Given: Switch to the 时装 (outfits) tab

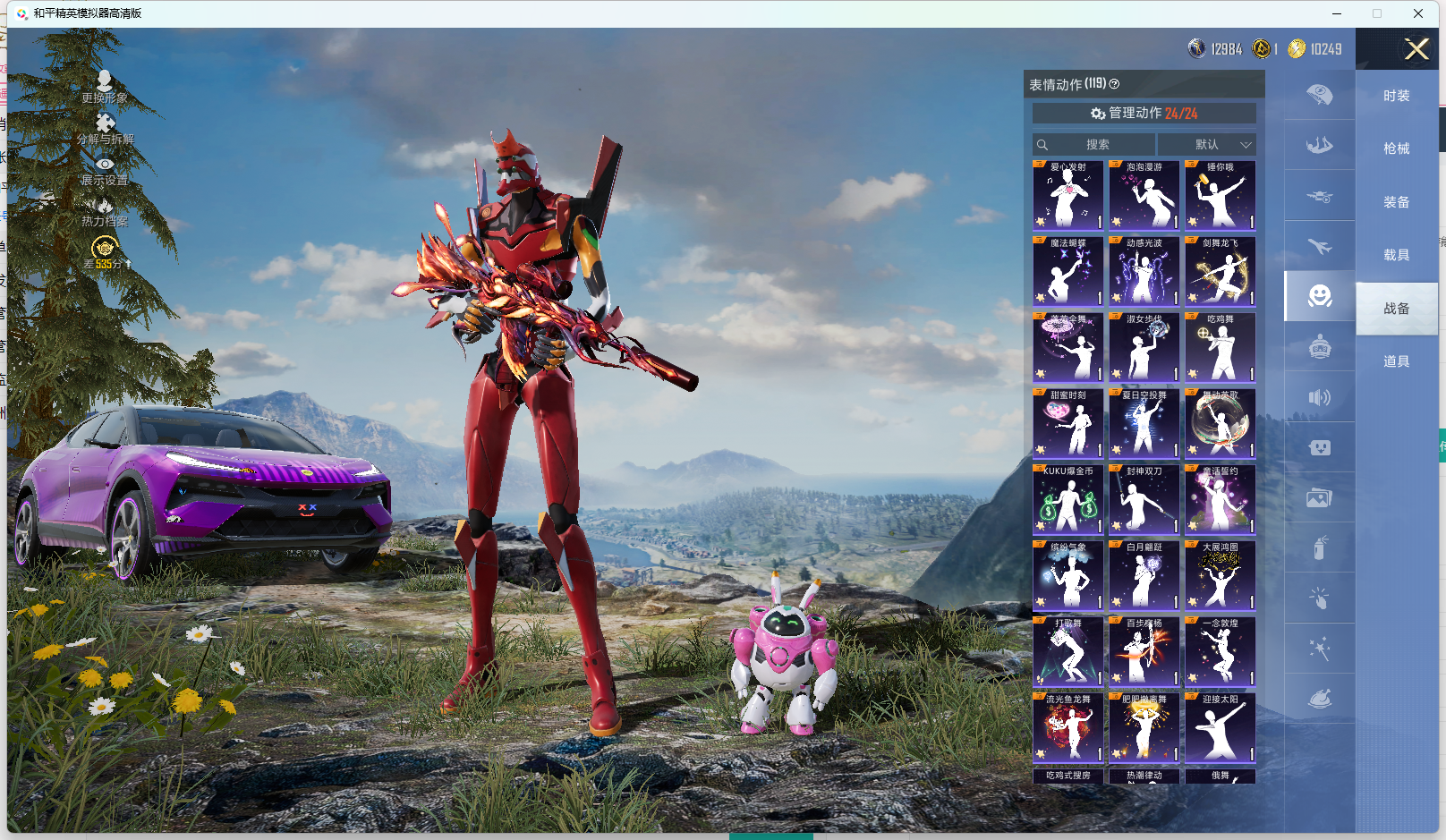Looking at the screenshot, I should (x=1396, y=96).
